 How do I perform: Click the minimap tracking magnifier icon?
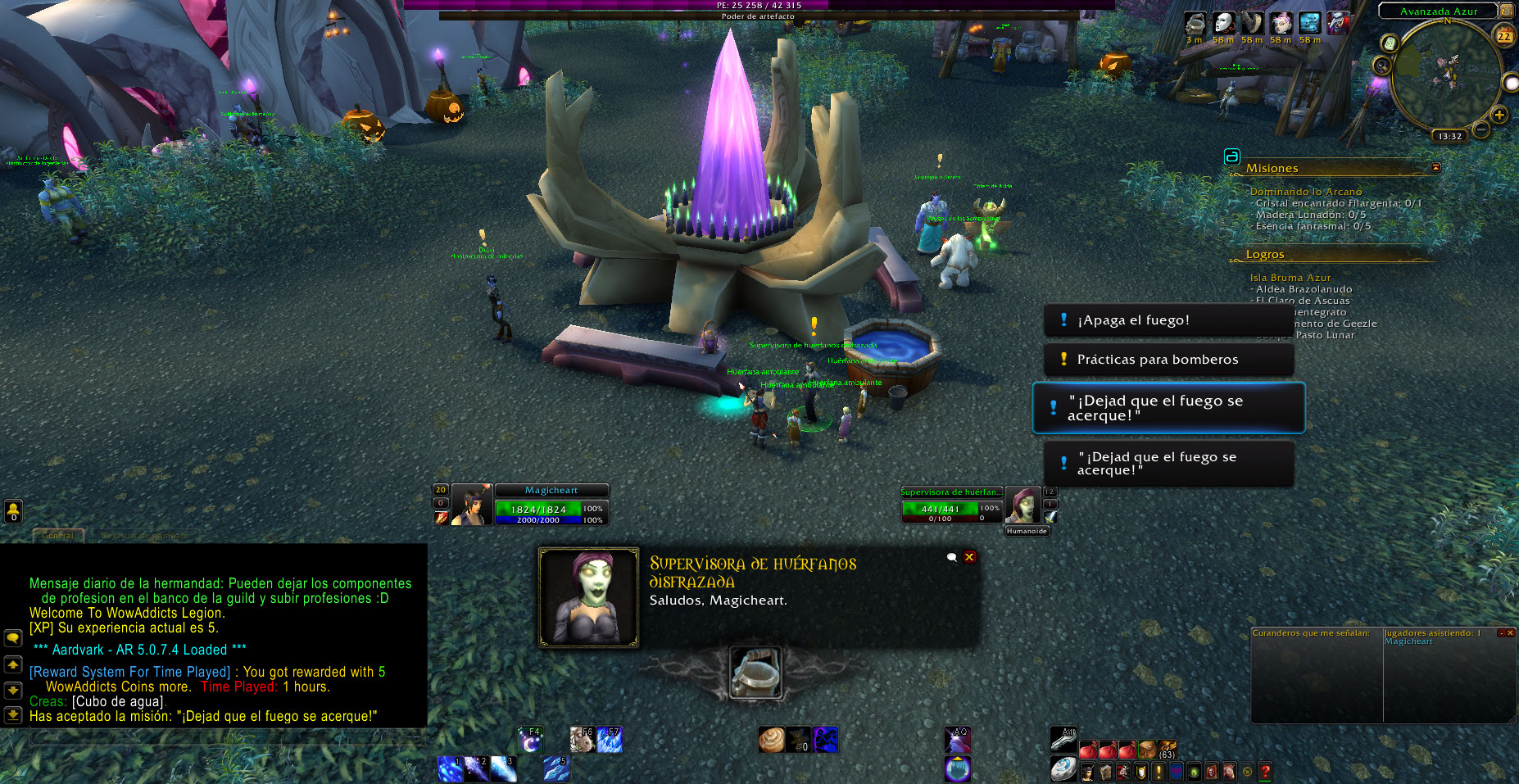(x=1382, y=66)
